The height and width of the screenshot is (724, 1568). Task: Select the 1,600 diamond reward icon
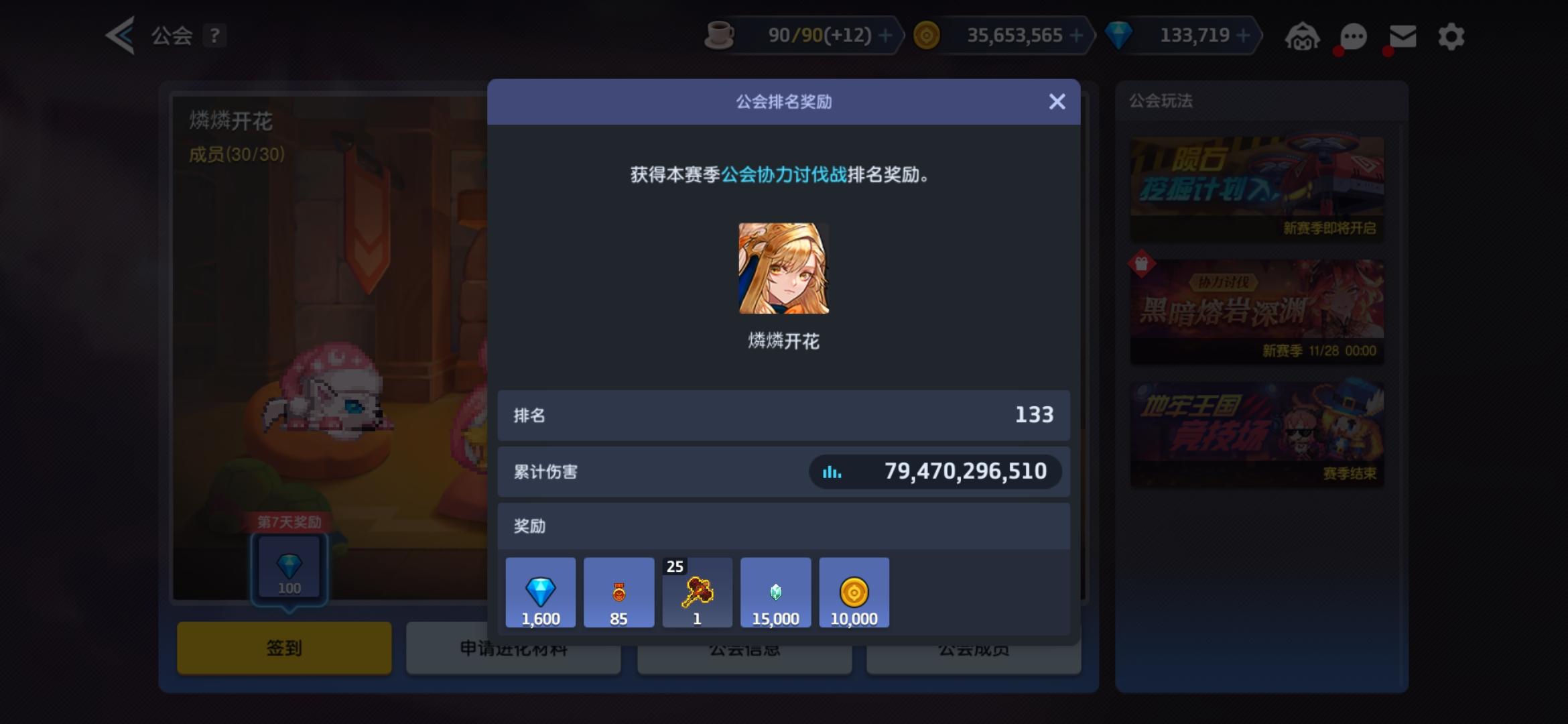tap(540, 592)
